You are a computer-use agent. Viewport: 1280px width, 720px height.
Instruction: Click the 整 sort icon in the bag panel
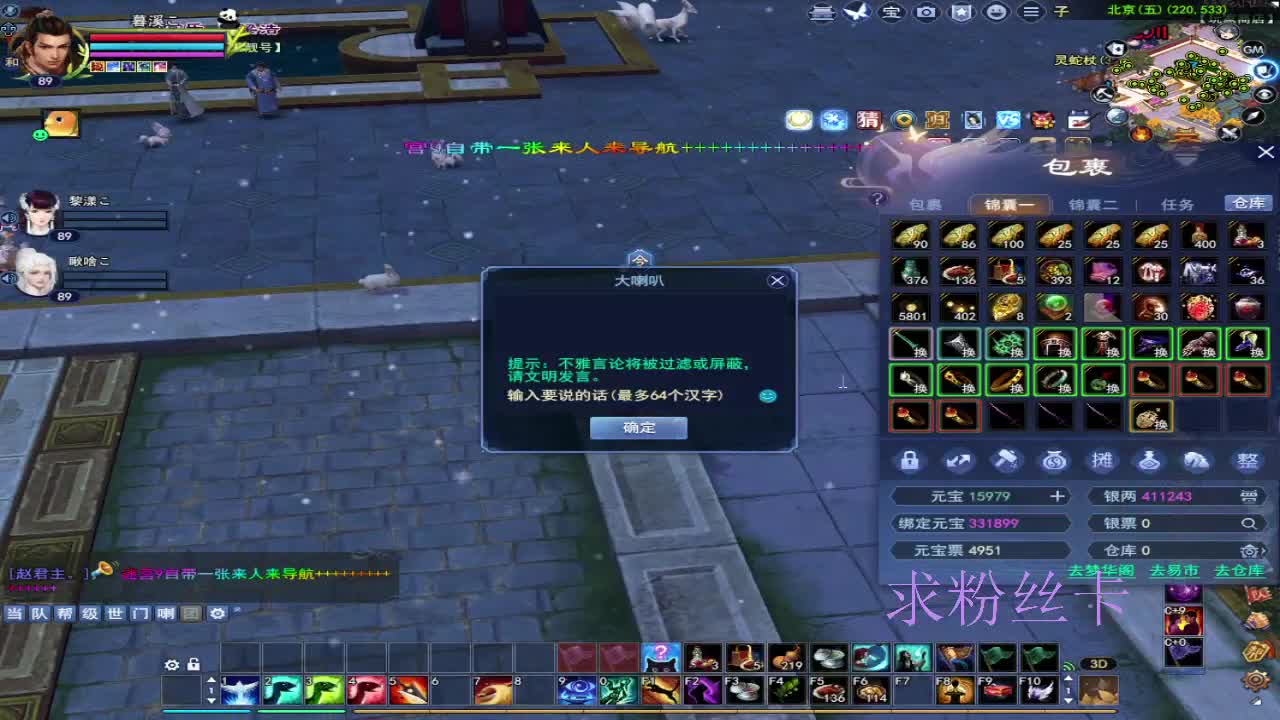click(x=1246, y=460)
